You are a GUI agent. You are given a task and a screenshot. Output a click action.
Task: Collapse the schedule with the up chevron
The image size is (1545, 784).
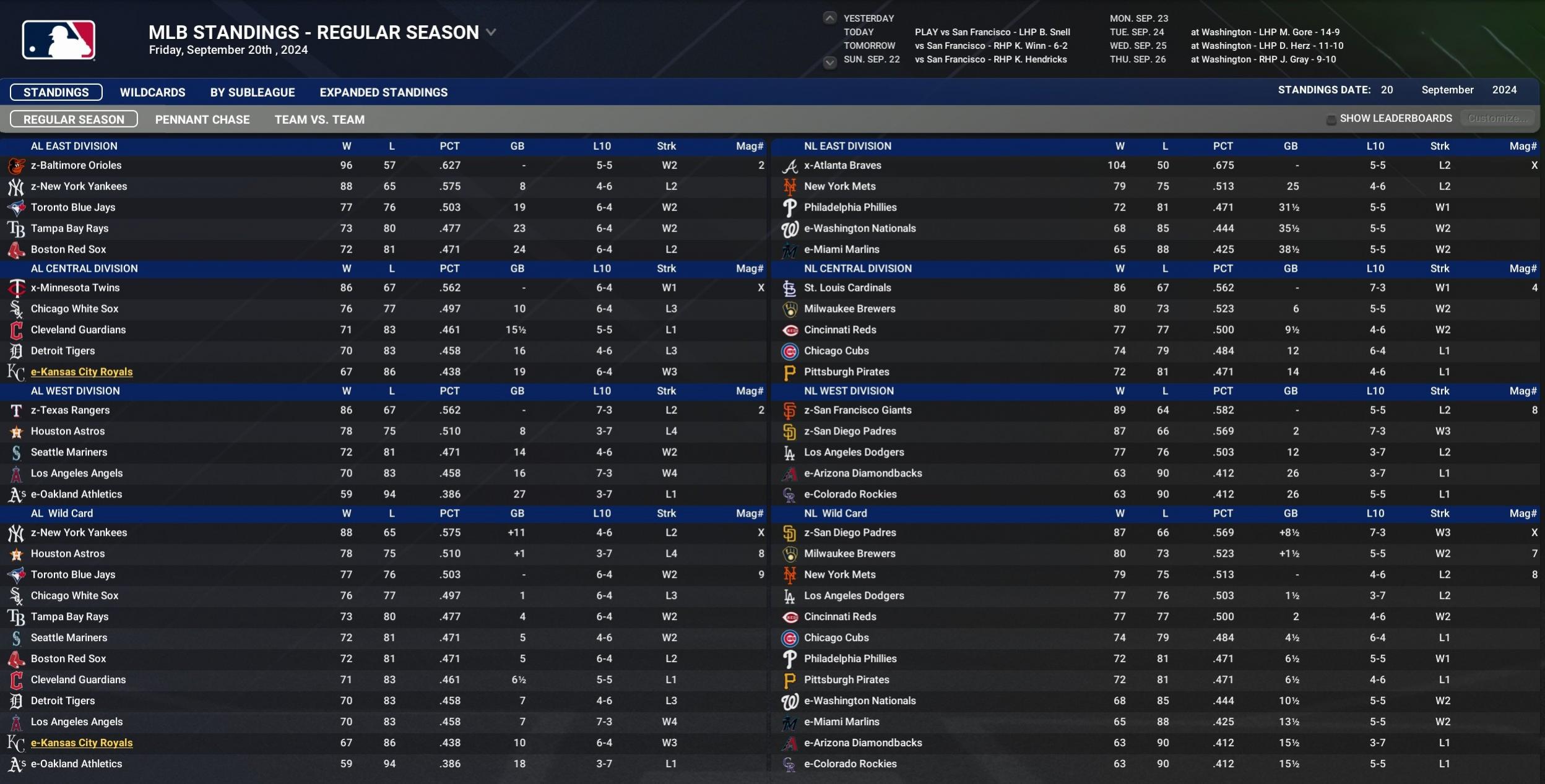[x=829, y=17]
